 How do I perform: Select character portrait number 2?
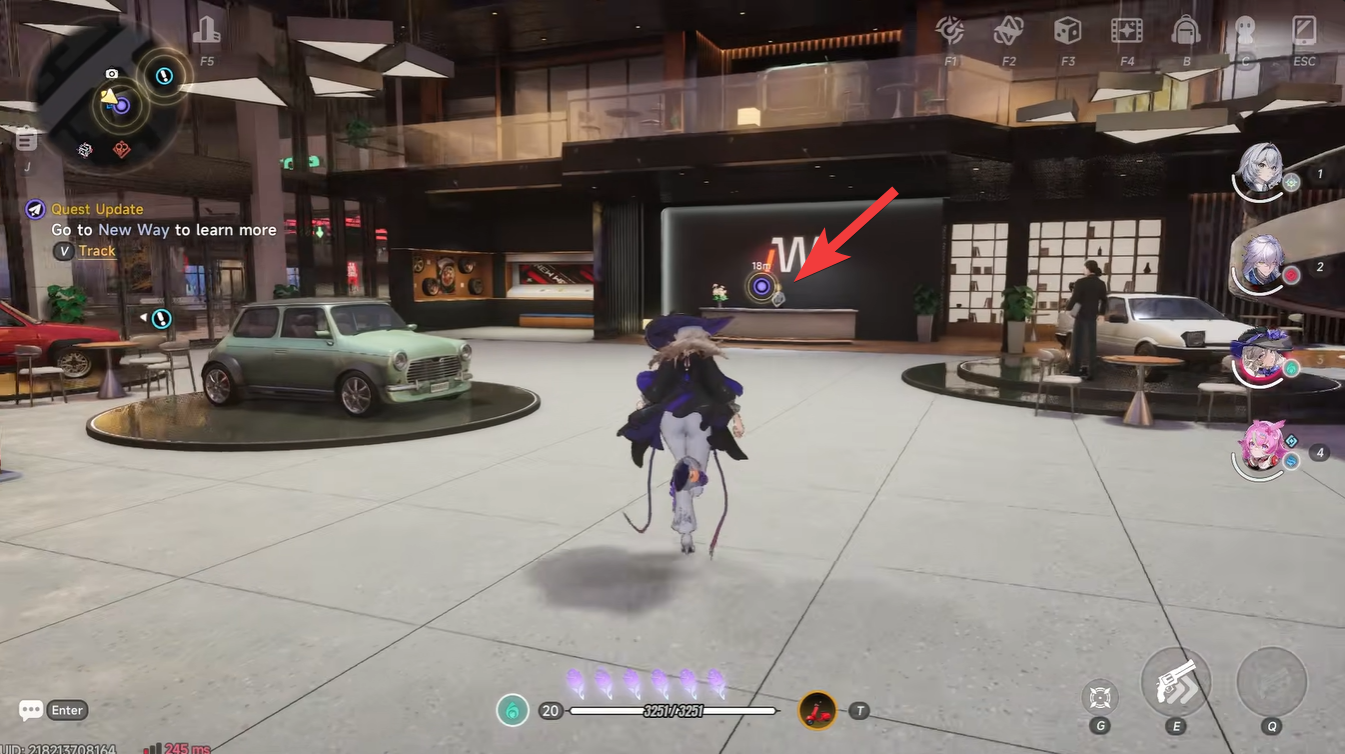coord(1262,267)
